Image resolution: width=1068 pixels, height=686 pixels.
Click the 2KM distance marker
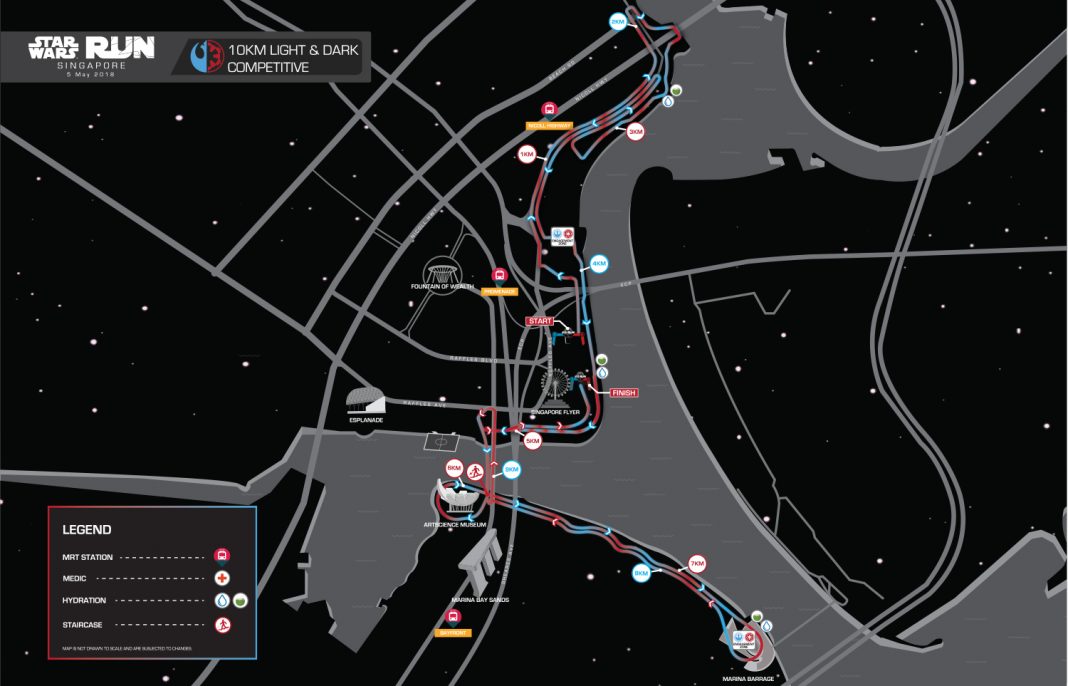coord(618,21)
